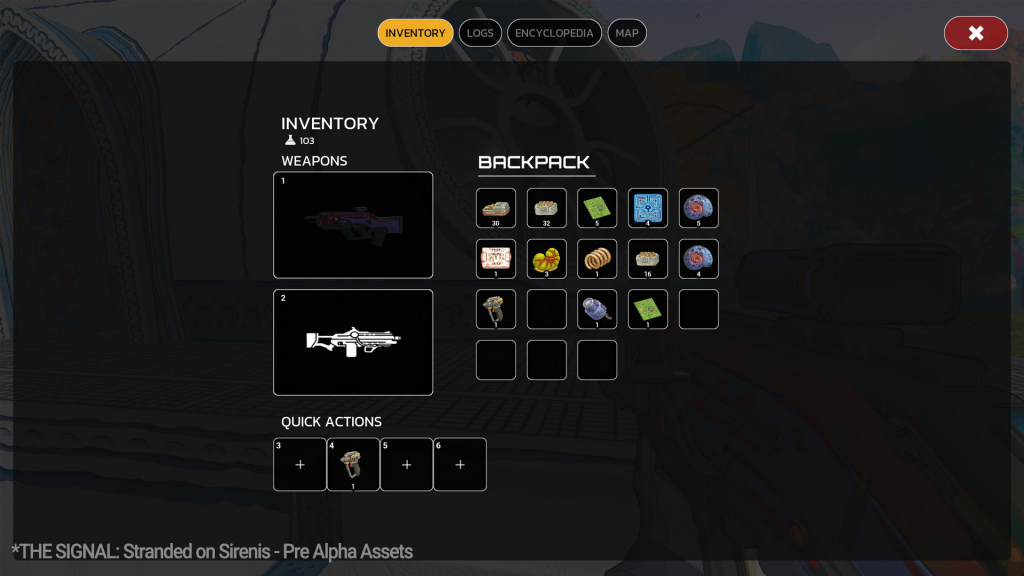
Task: Open the Encyclopedia tab
Action: pos(554,33)
